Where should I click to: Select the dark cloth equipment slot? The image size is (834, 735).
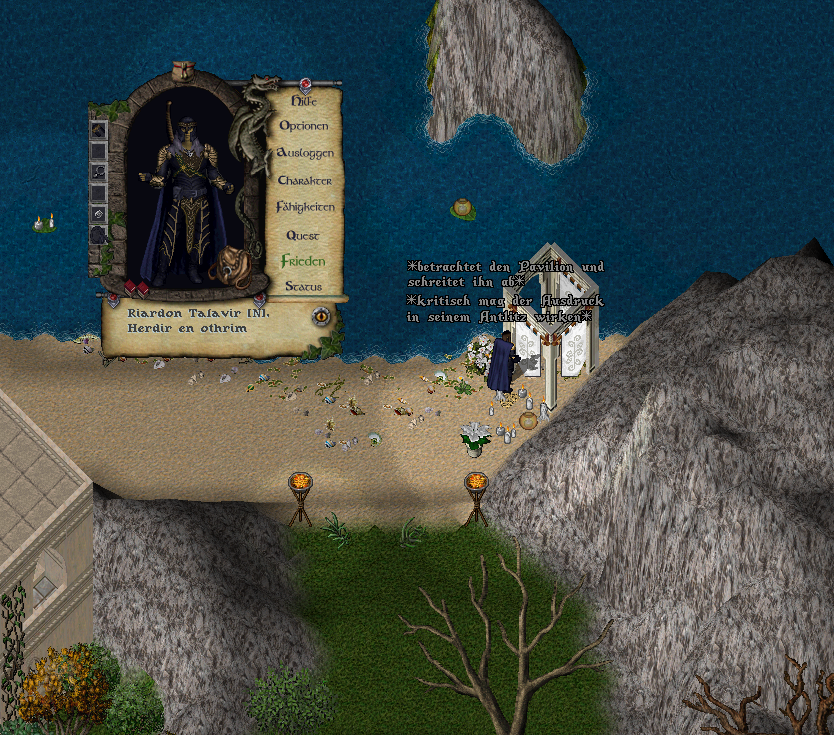pos(99,235)
